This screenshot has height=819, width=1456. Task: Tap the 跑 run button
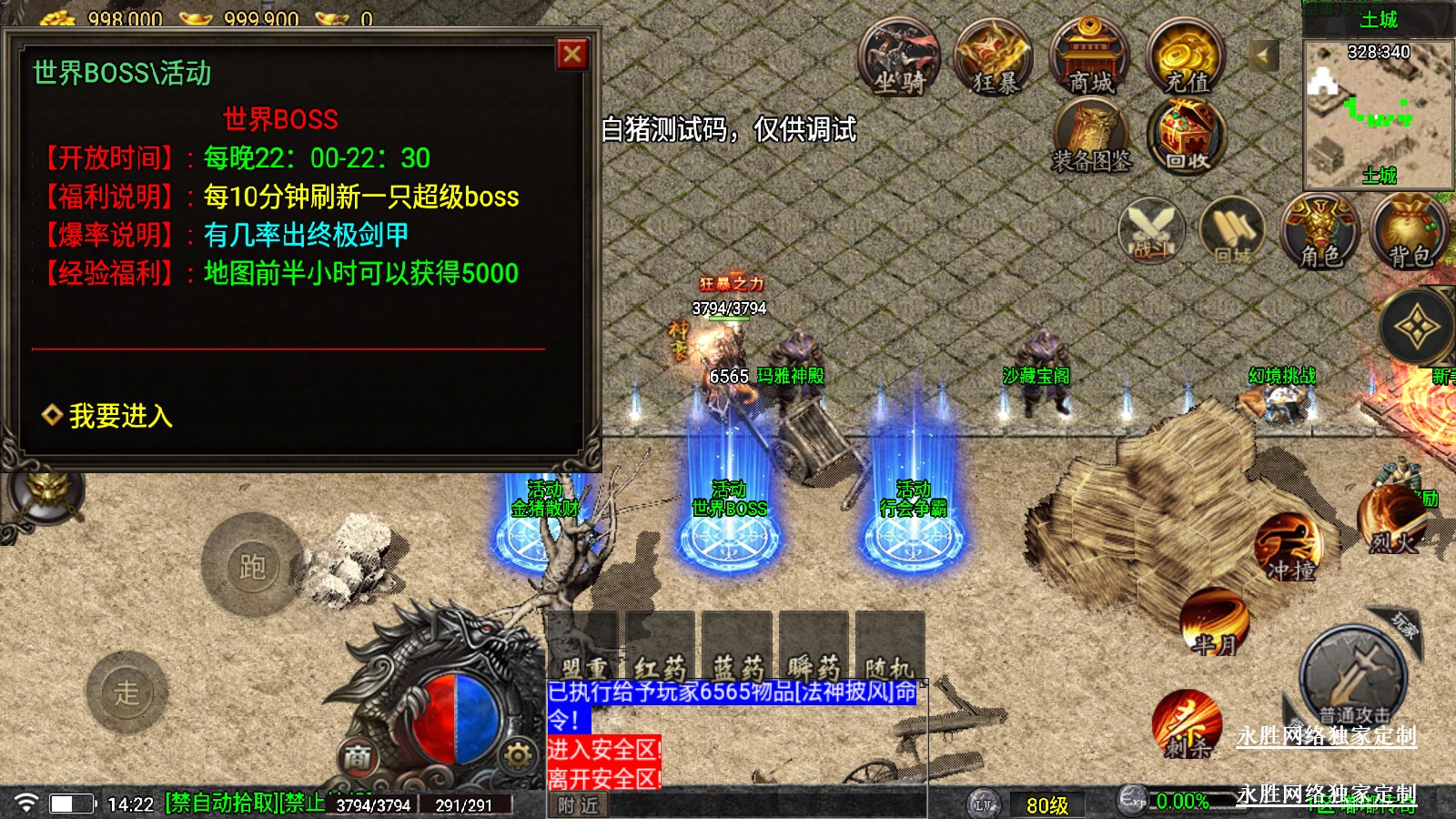point(252,566)
